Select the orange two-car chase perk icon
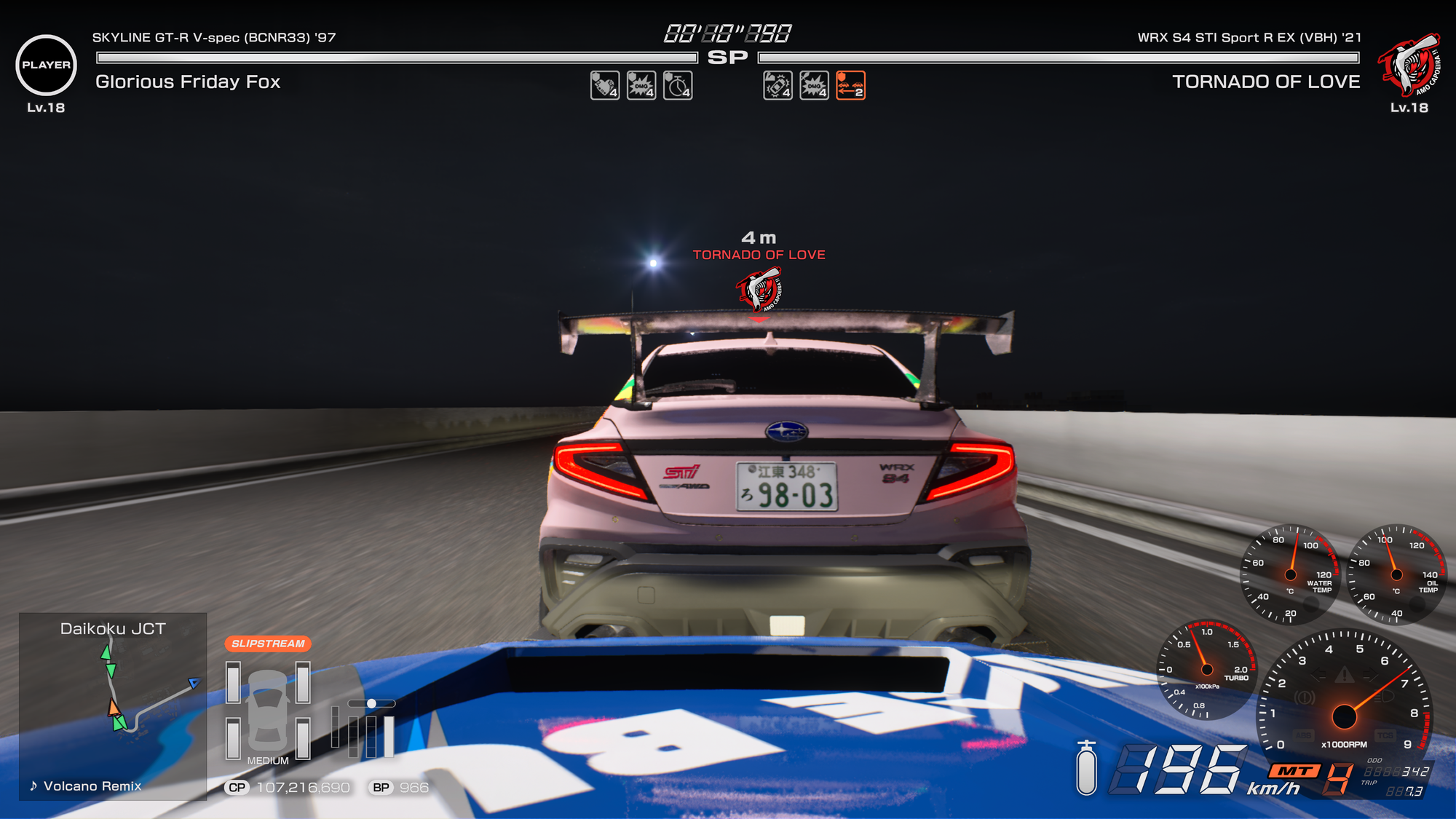This screenshot has height=819, width=1456. pyautogui.click(x=848, y=87)
